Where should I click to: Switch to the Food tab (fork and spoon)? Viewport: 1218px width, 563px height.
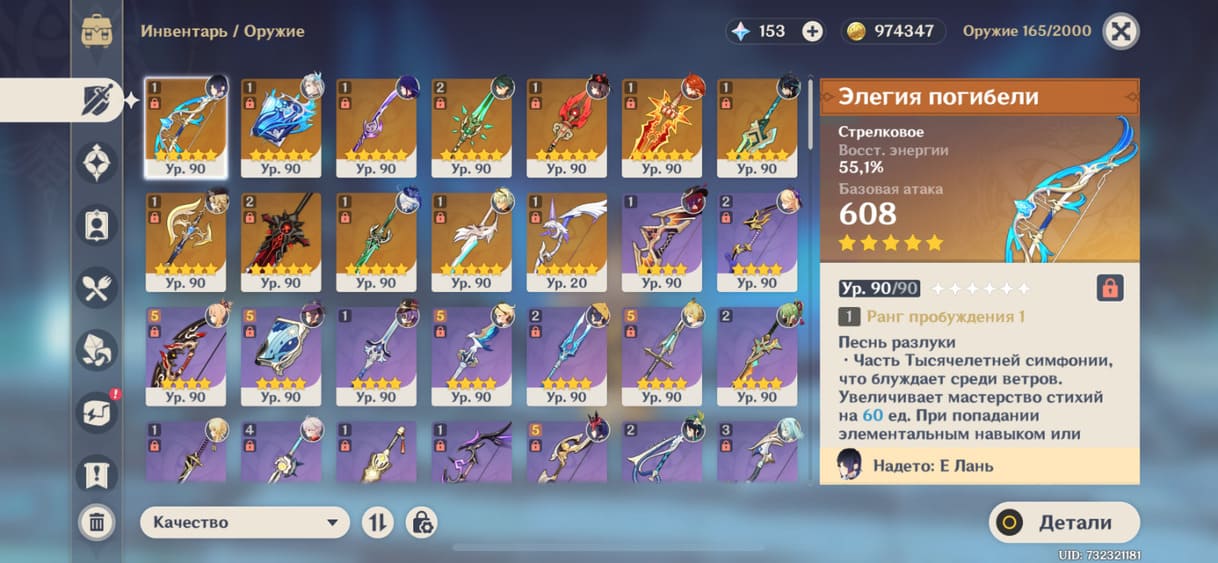tap(97, 288)
